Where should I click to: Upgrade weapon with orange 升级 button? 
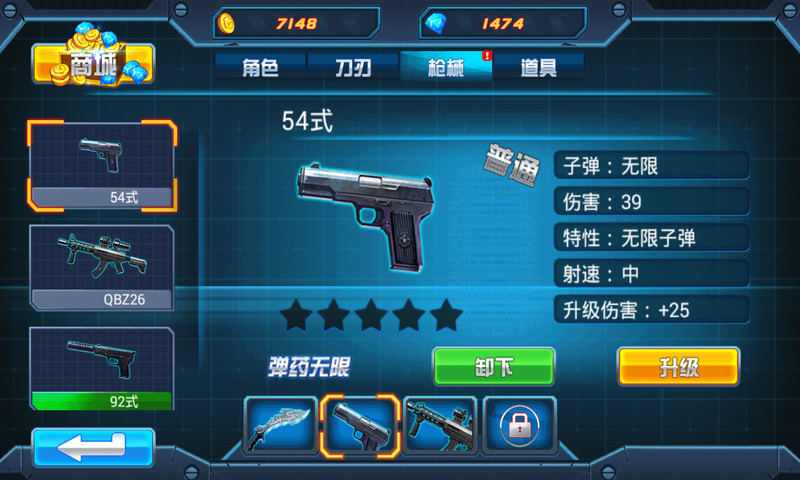[678, 366]
